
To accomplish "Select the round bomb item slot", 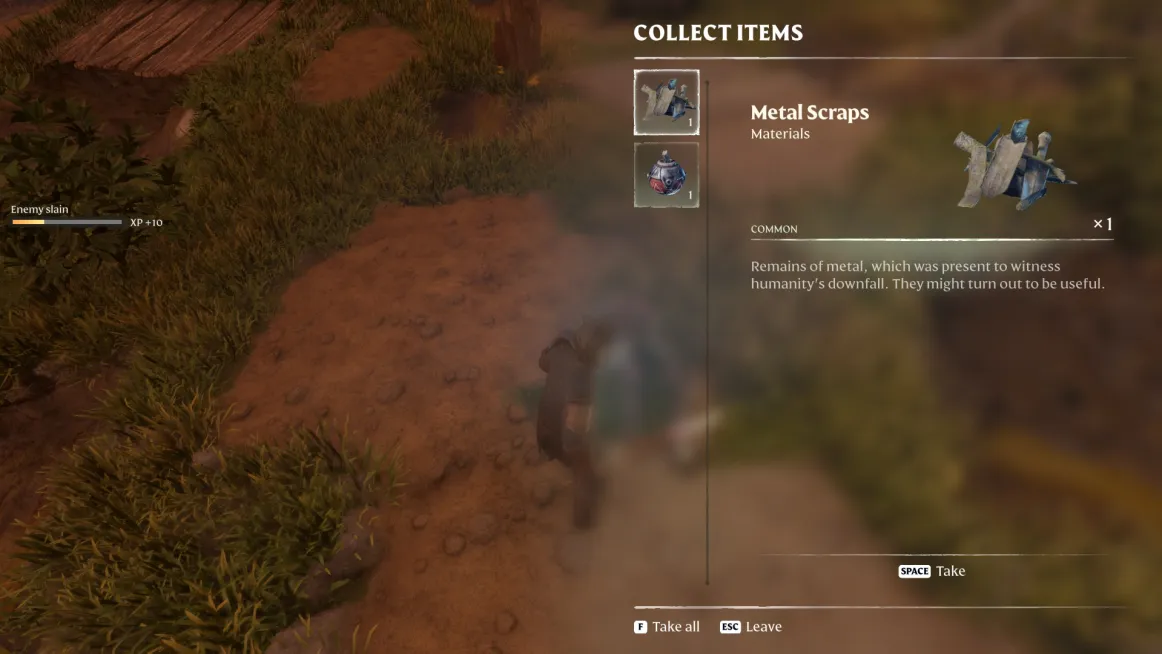I will [666, 175].
